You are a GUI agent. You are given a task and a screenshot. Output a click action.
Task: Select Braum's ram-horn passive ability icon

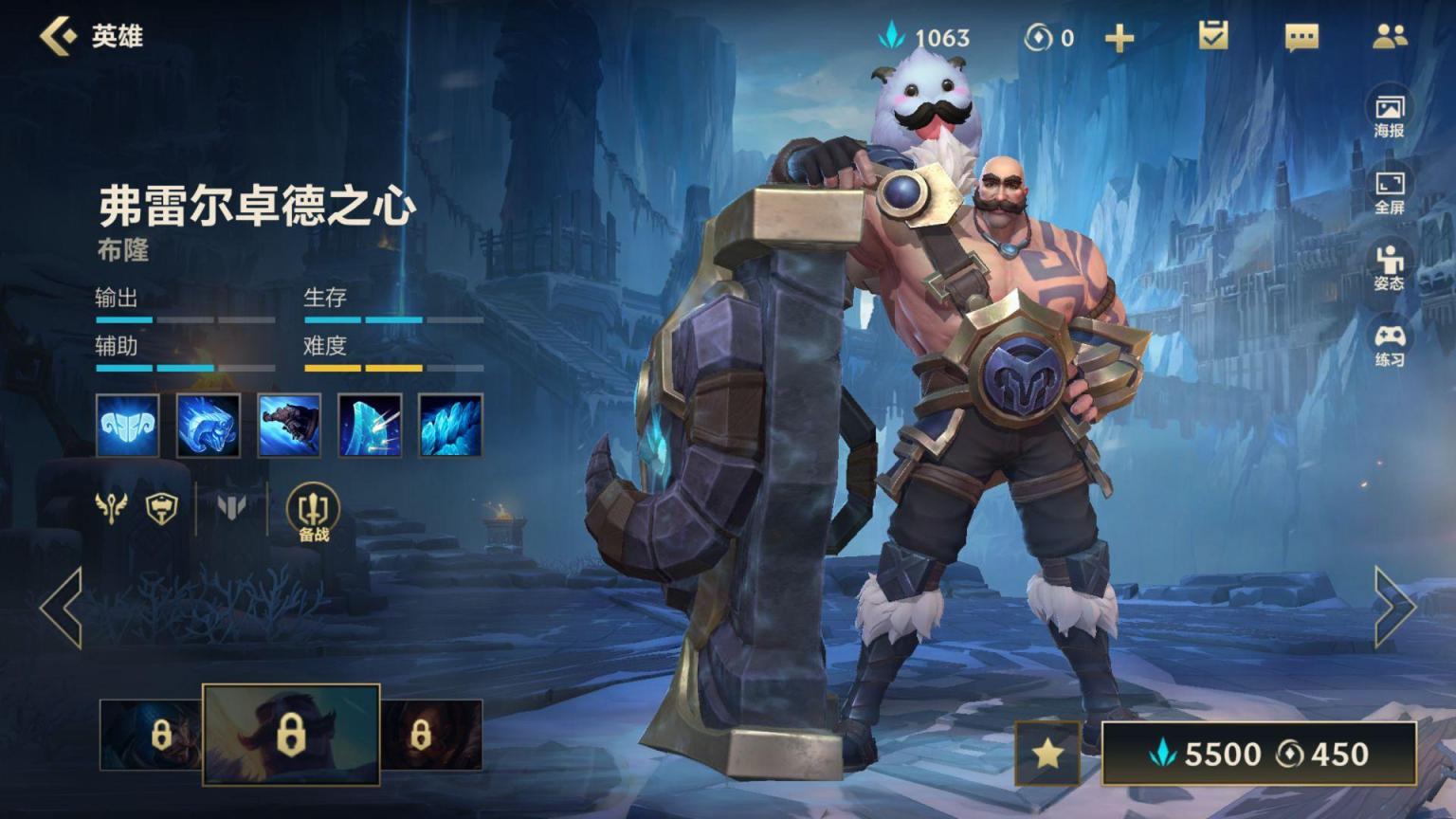click(x=127, y=426)
